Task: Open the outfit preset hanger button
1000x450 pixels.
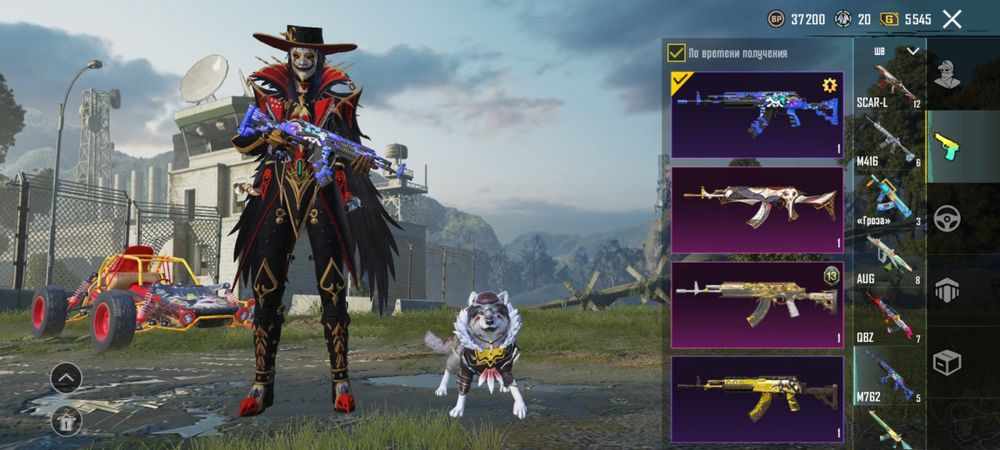Action: pos(66,421)
